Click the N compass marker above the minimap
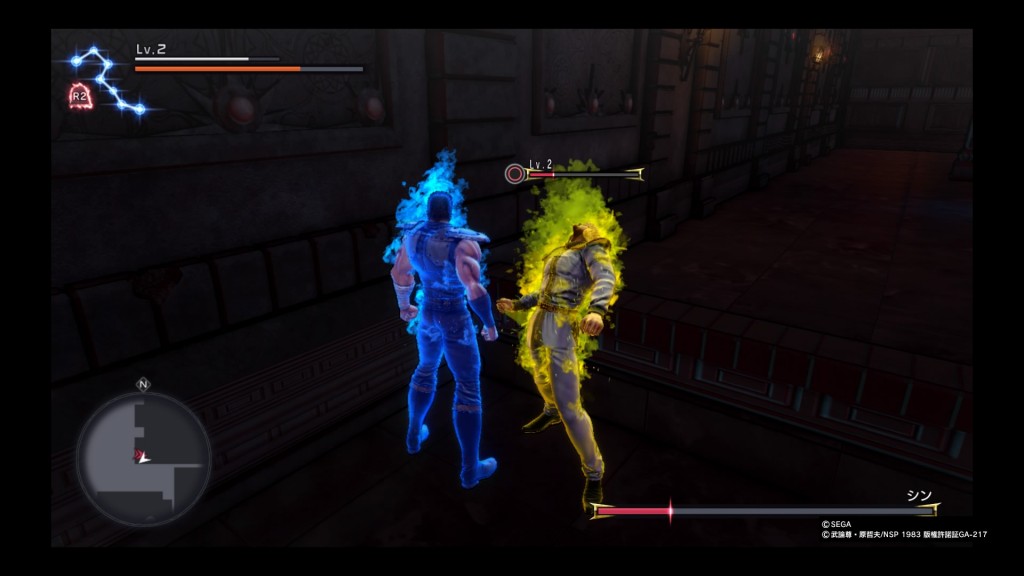Viewport: 1024px width, 576px height. point(143,383)
